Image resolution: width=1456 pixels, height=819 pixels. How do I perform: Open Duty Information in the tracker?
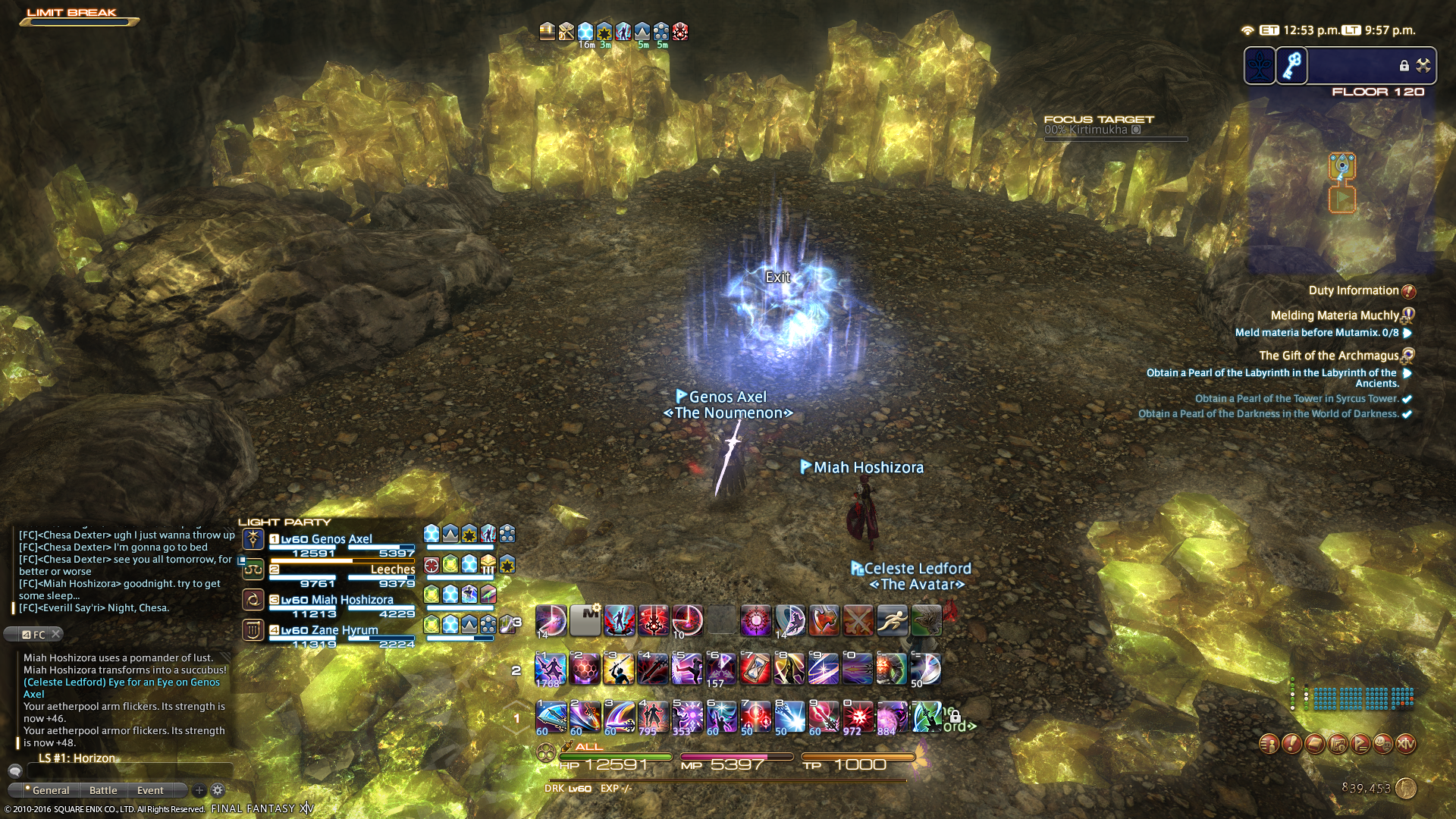pos(1354,290)
